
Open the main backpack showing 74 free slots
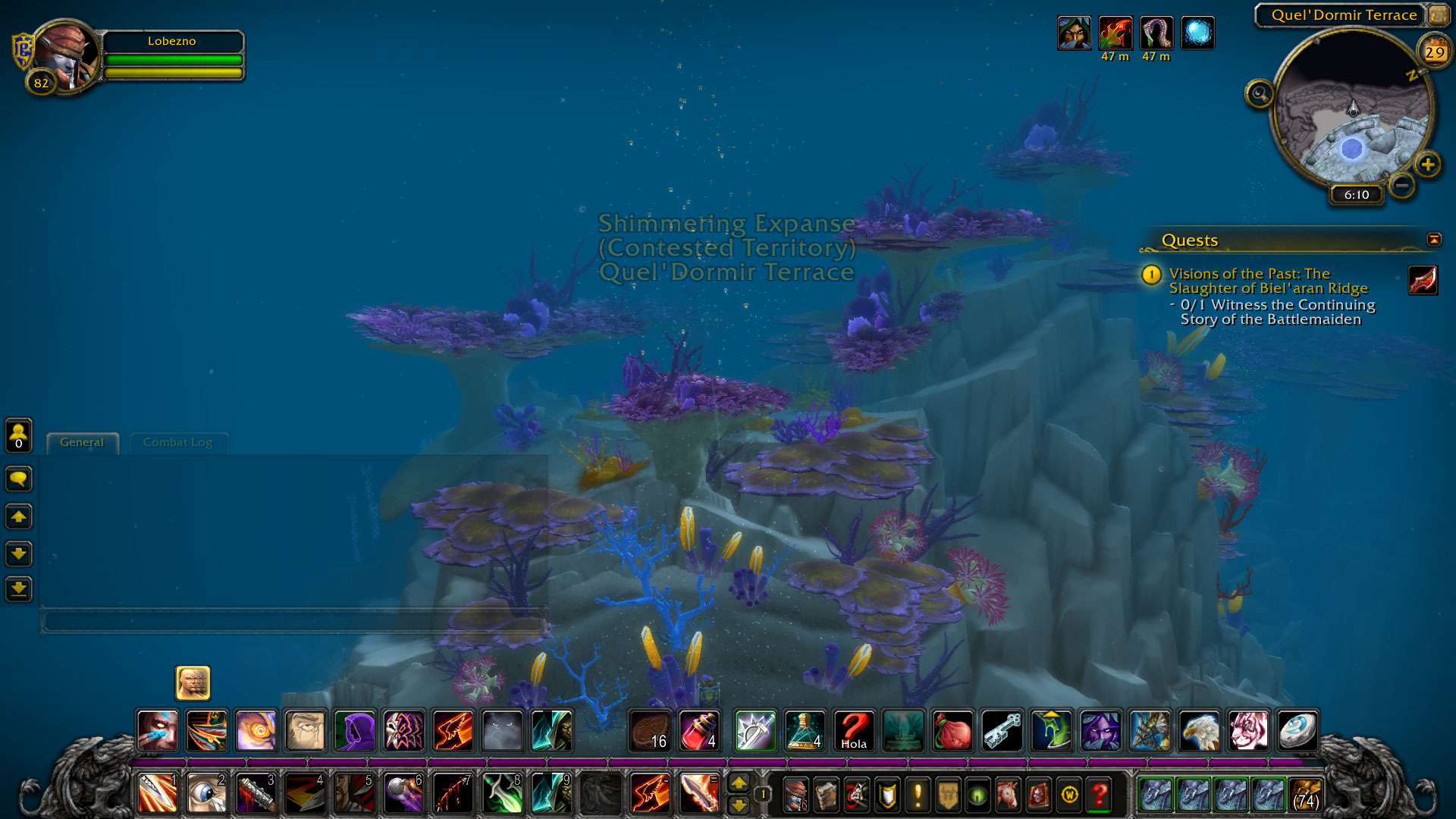pyautogui.click(x=1305, y=795)
